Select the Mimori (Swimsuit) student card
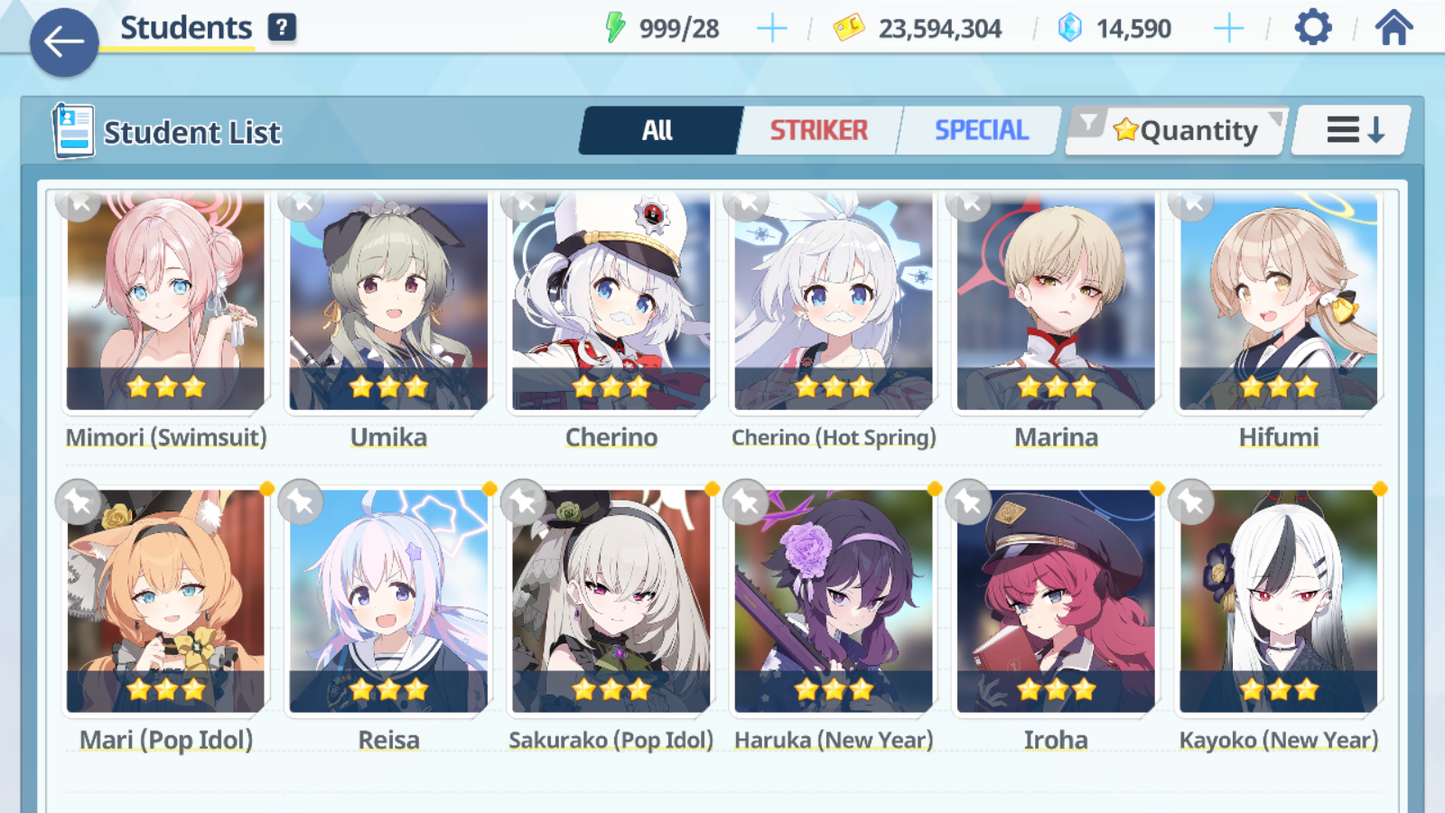This screenshot has height=813, width=1445. [166, 303]
